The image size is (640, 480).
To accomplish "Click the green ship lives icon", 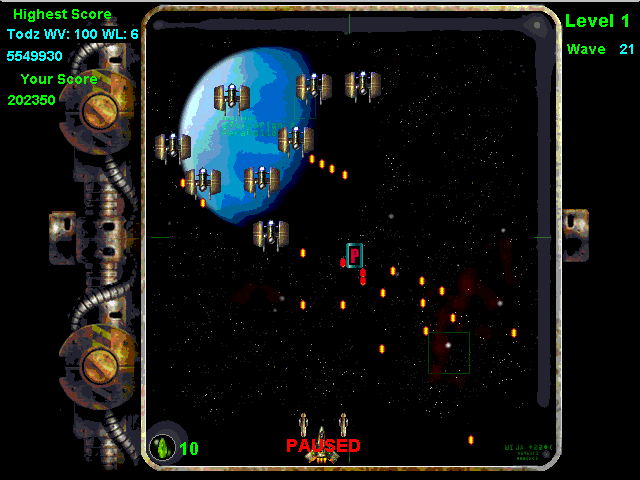I will [x=162, y=448].
